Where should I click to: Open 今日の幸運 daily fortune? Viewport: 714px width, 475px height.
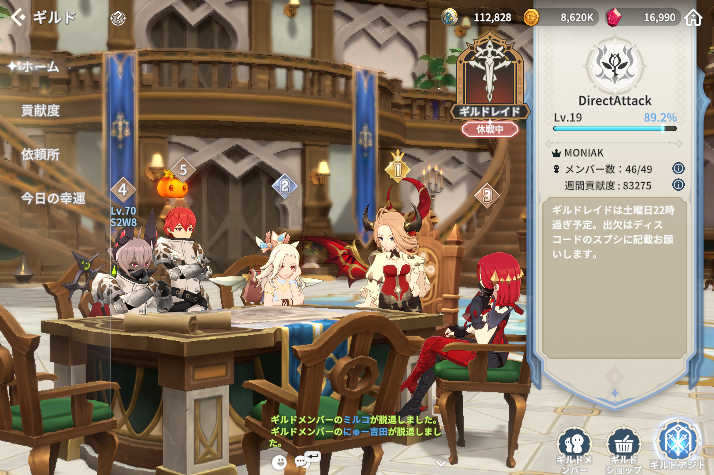(x=53, y=198)
